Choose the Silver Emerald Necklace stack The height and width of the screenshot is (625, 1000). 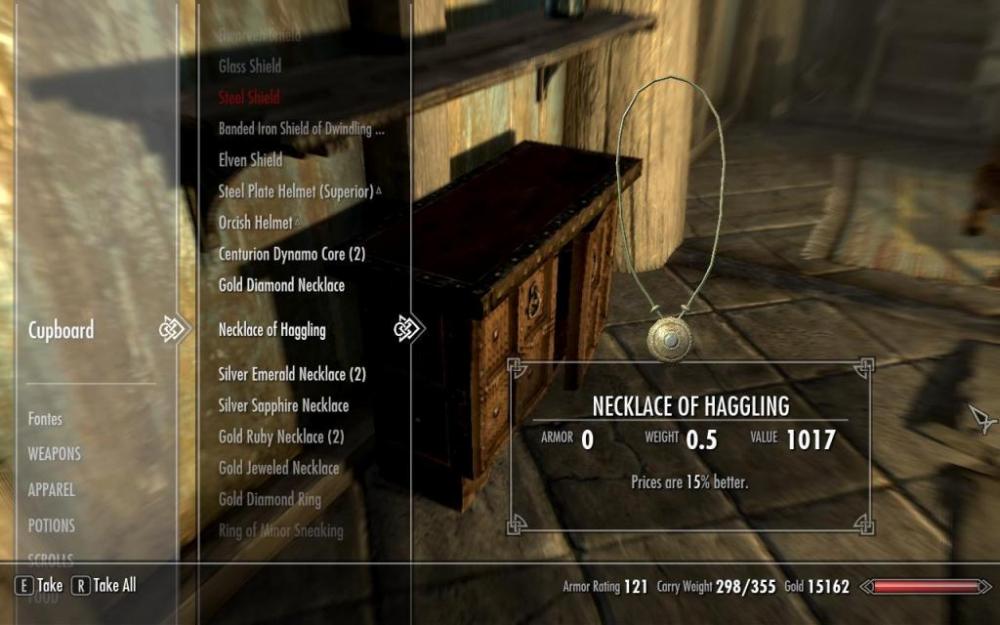[292, 374]
